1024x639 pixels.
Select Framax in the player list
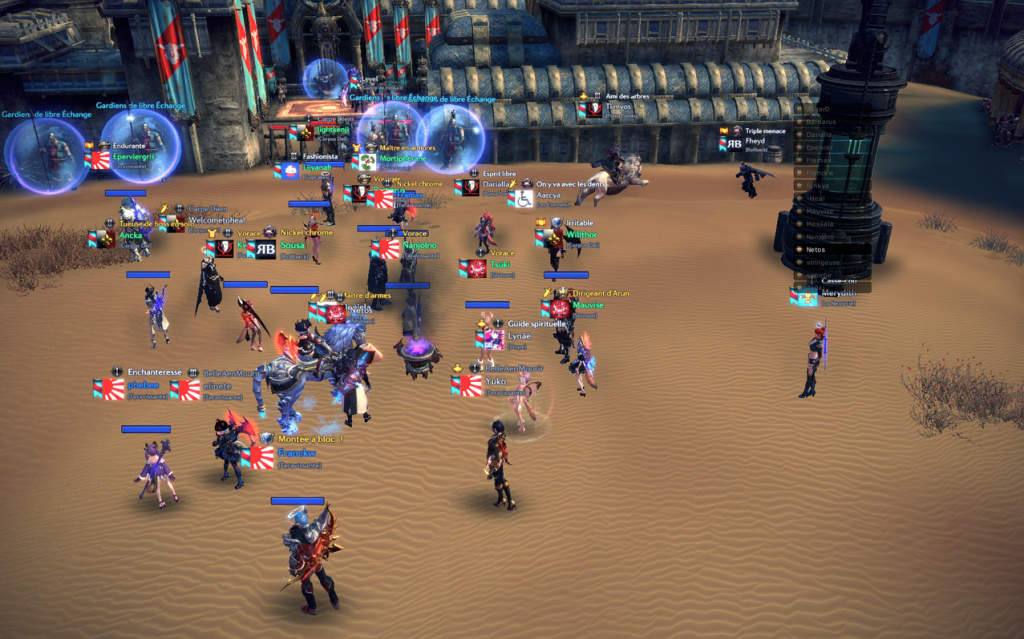click(x=818, y=160)
